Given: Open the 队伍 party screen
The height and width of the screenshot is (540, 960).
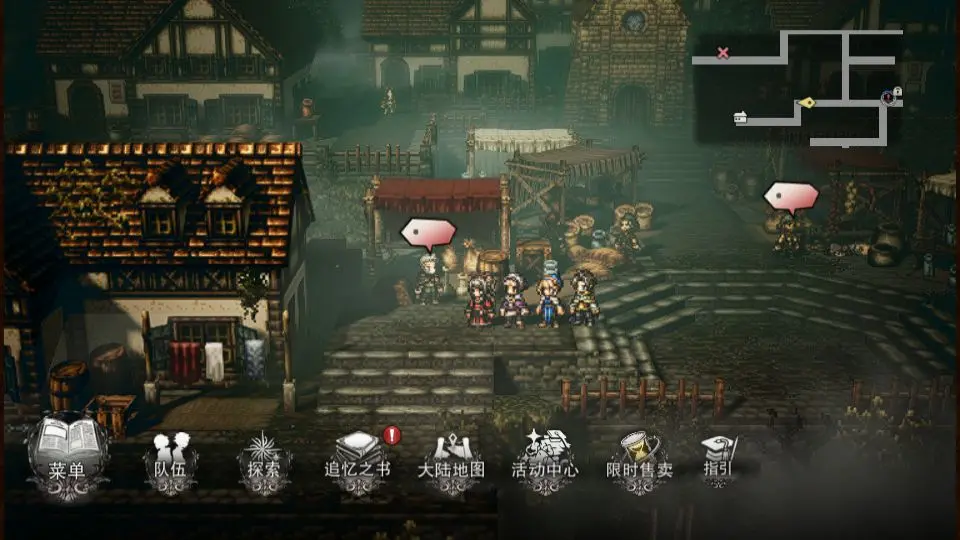Looking at the screenshot, I should 171,460.
